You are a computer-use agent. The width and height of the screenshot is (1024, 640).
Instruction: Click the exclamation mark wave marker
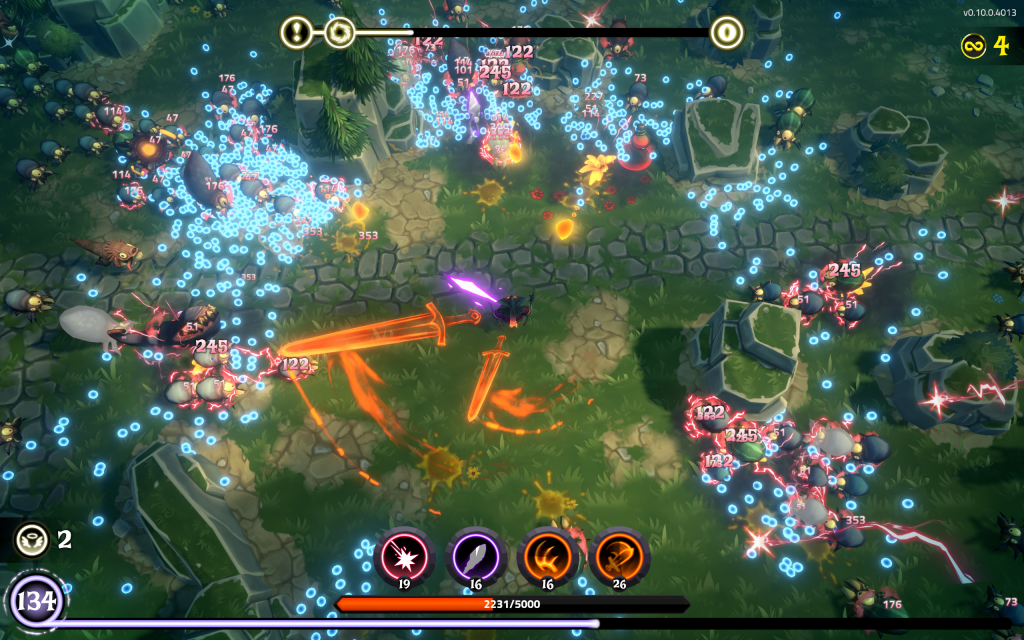[296, 33]
